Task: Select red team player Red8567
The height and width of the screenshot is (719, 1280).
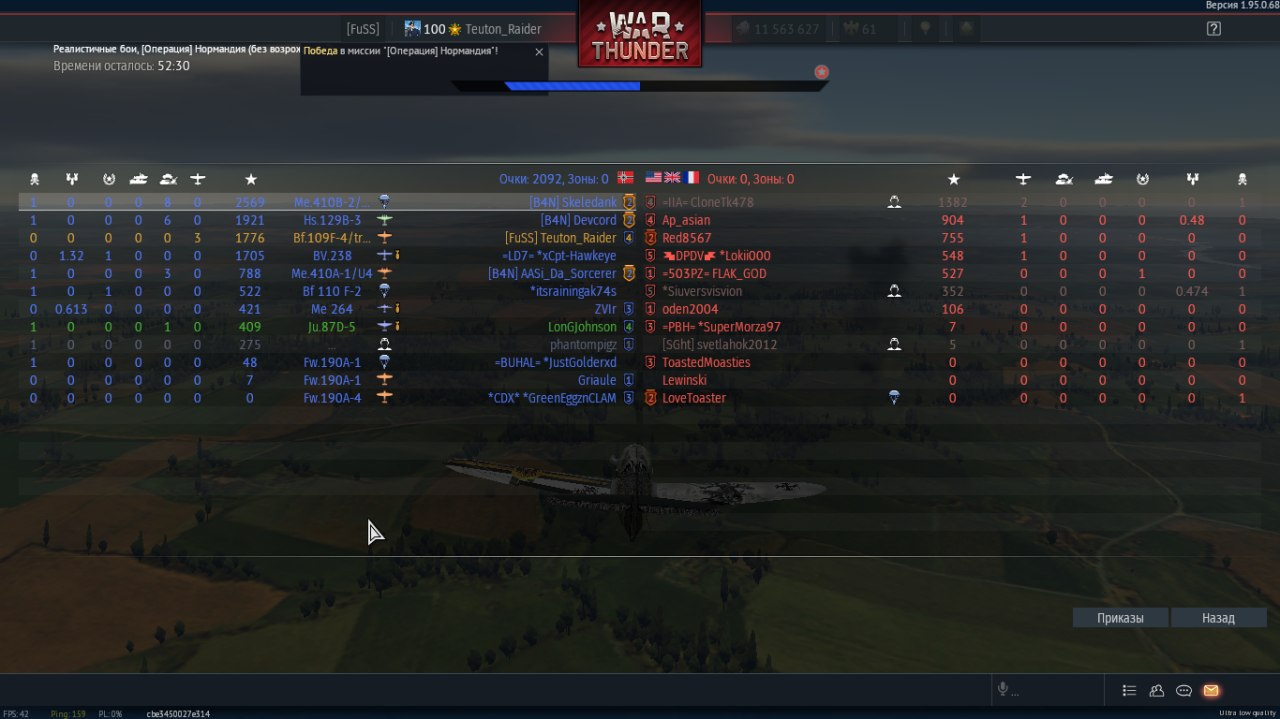Action: (687, 238)
